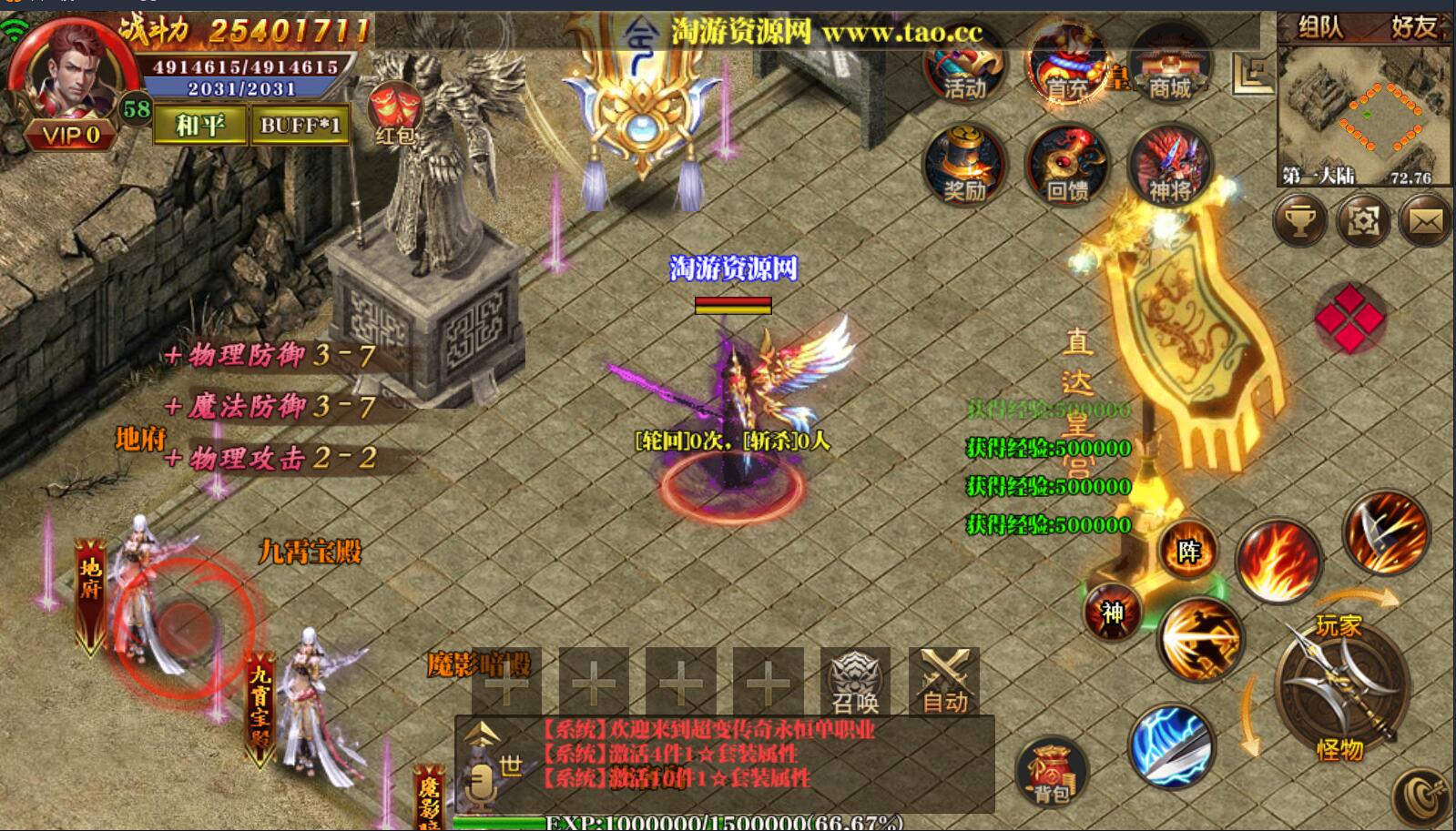Switch to the 组队 team tab
1456x831 pixels.
(1320, 27)
